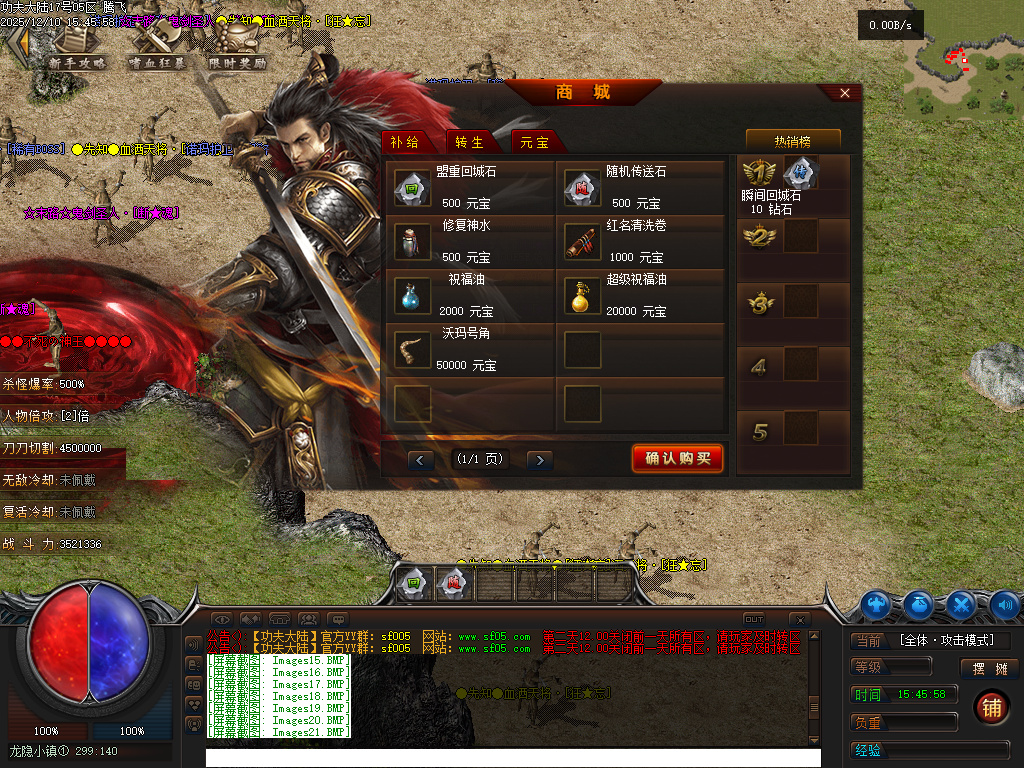Screen dimensions: 1024x768
Task: Select the 元宝 shop tab
Action: point(534,142)
